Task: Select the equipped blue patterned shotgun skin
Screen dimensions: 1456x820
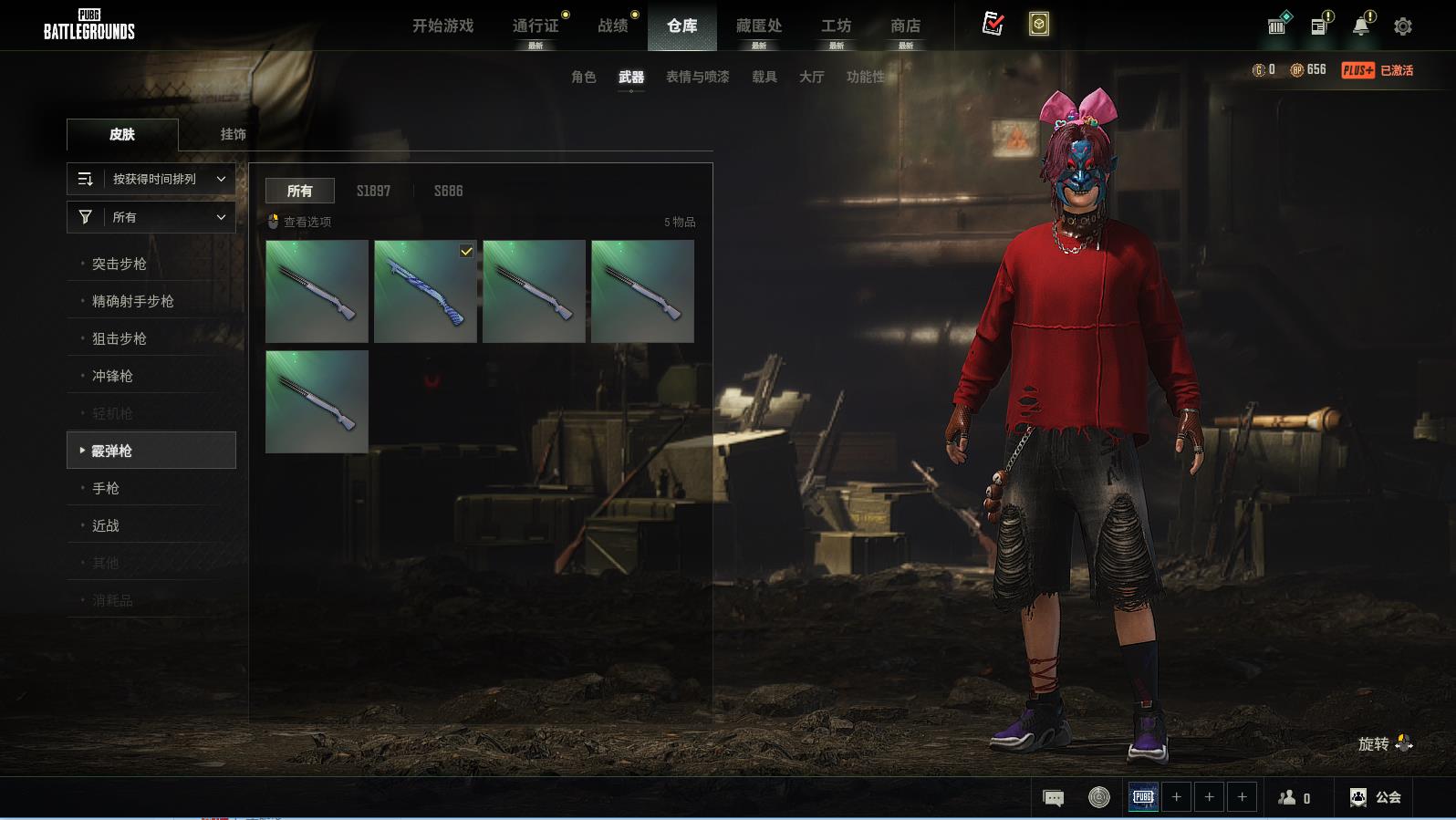Action: (425, 291)
